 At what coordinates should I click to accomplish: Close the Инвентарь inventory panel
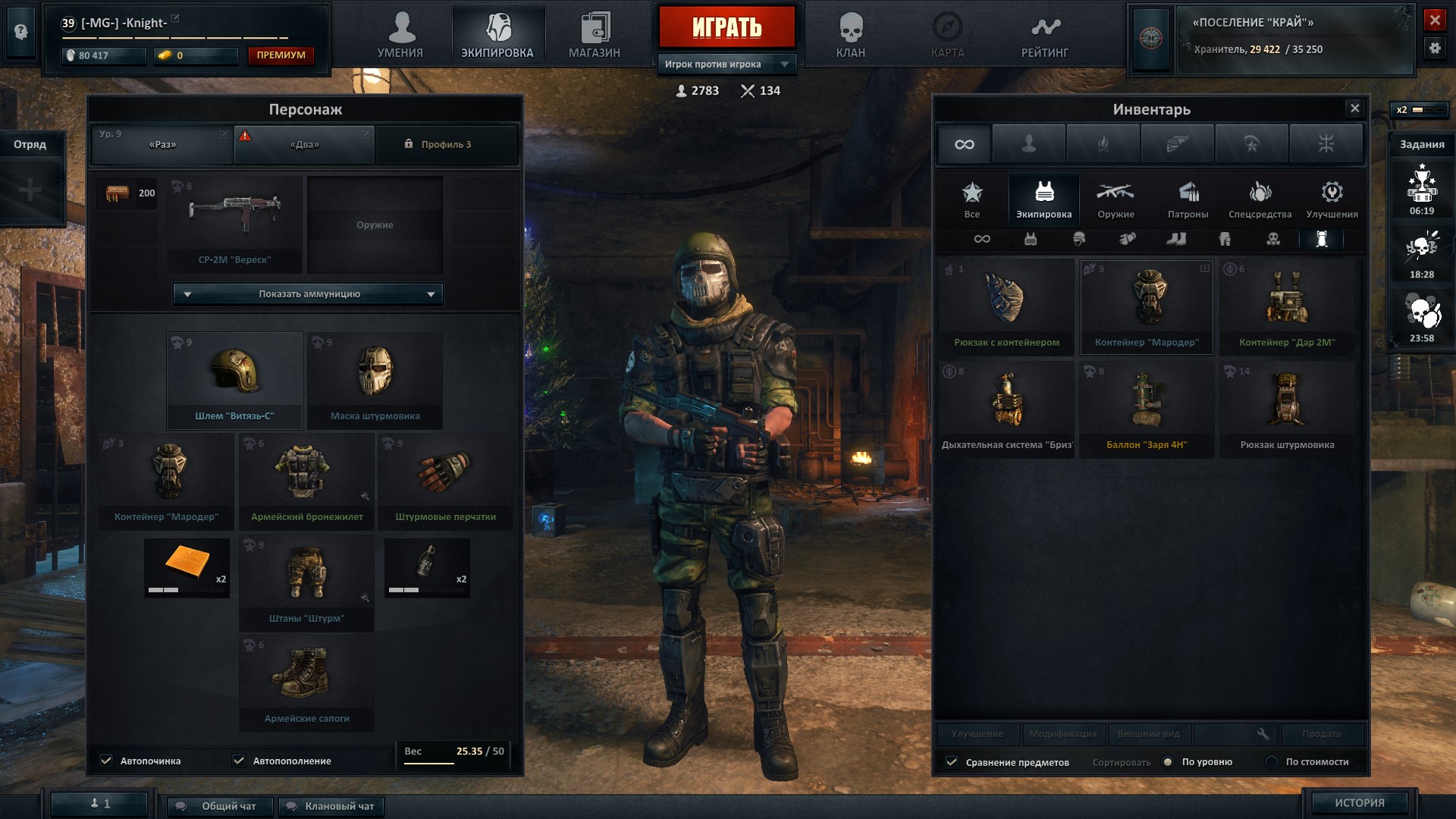click(x=1354, y=108)
